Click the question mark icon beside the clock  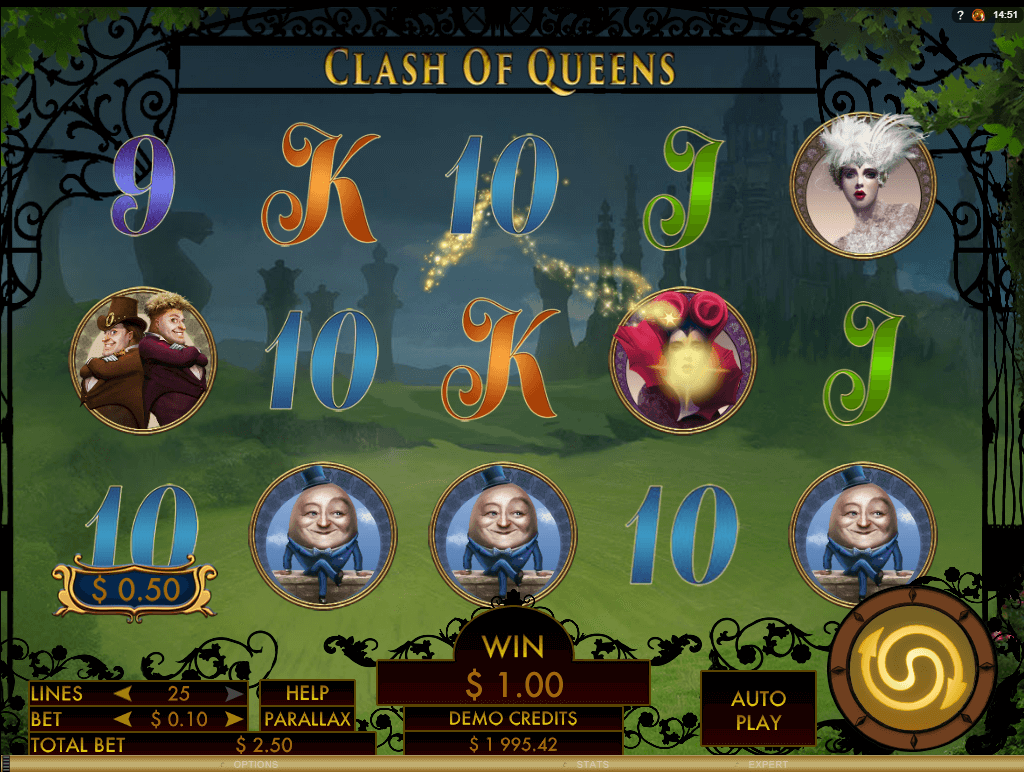(x=960, y=14)
